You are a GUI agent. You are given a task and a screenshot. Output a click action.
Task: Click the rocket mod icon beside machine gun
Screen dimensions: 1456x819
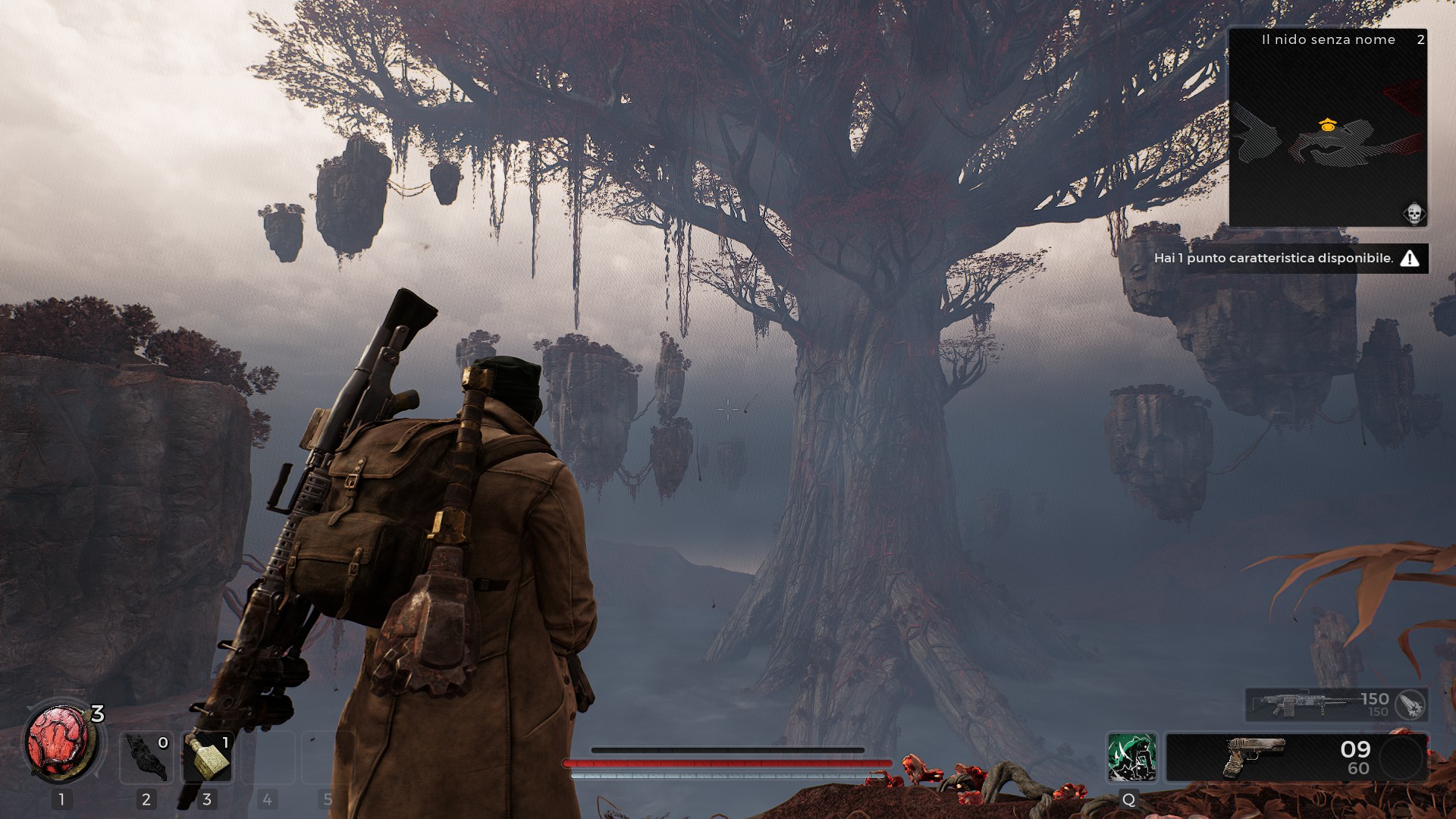coord(1410,704)
